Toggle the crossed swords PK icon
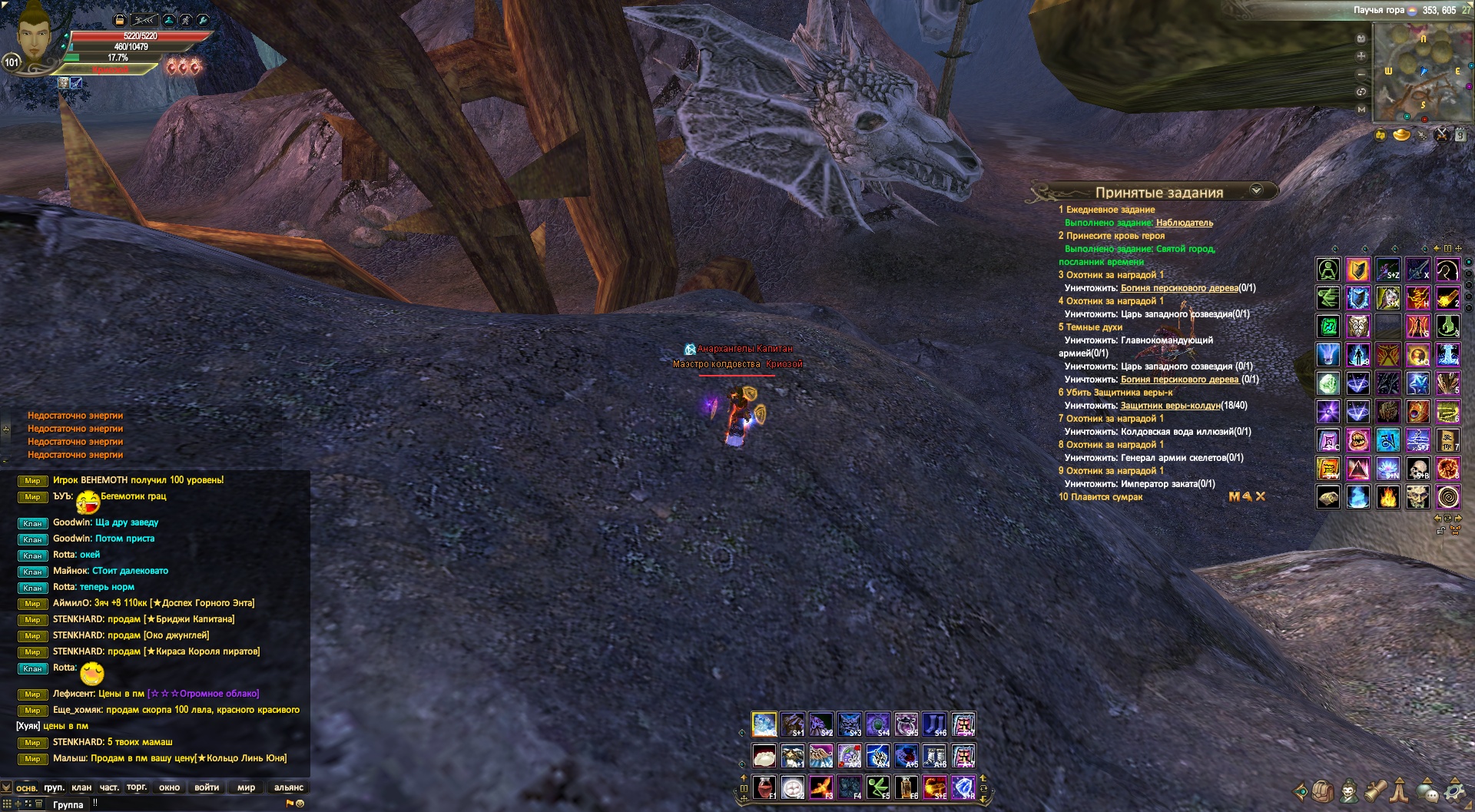This screenshot has width=1475, height=812. coord(1441,135)
